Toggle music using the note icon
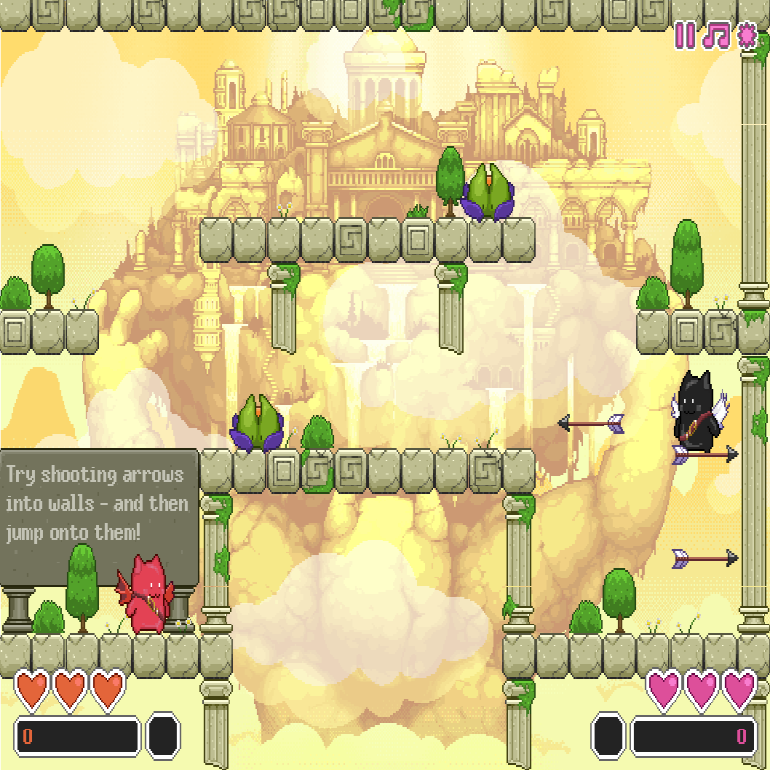770x770 pixels. pos(715,36)
